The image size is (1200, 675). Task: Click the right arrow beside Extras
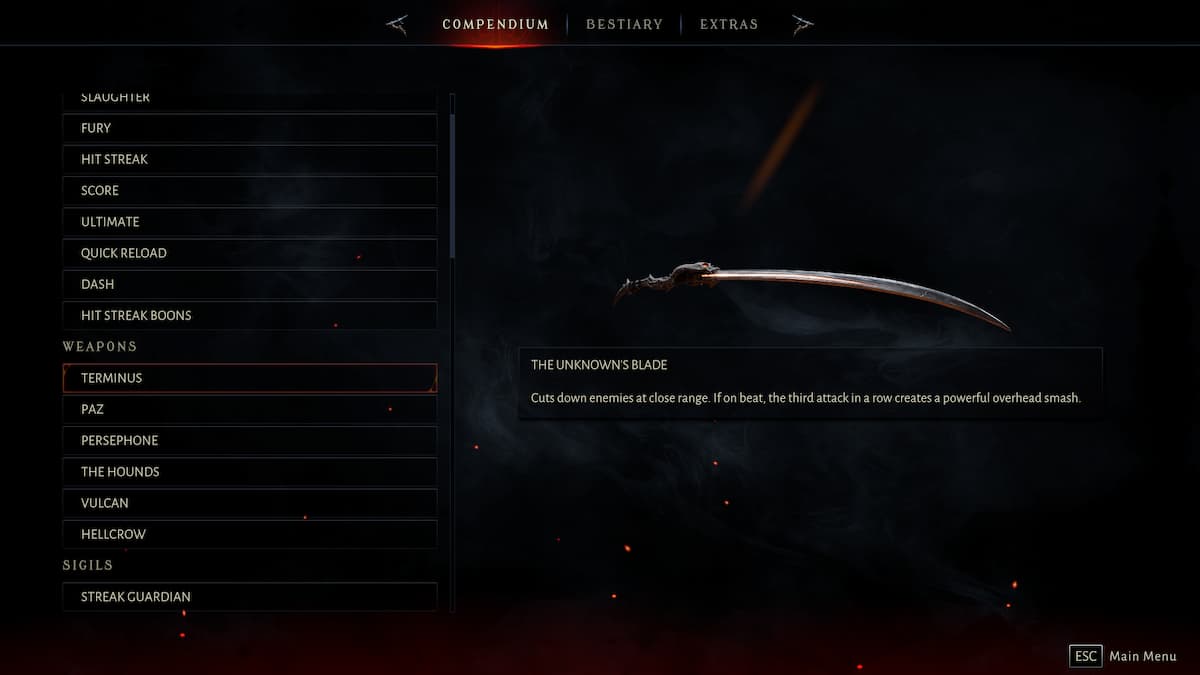pos(802,24)
